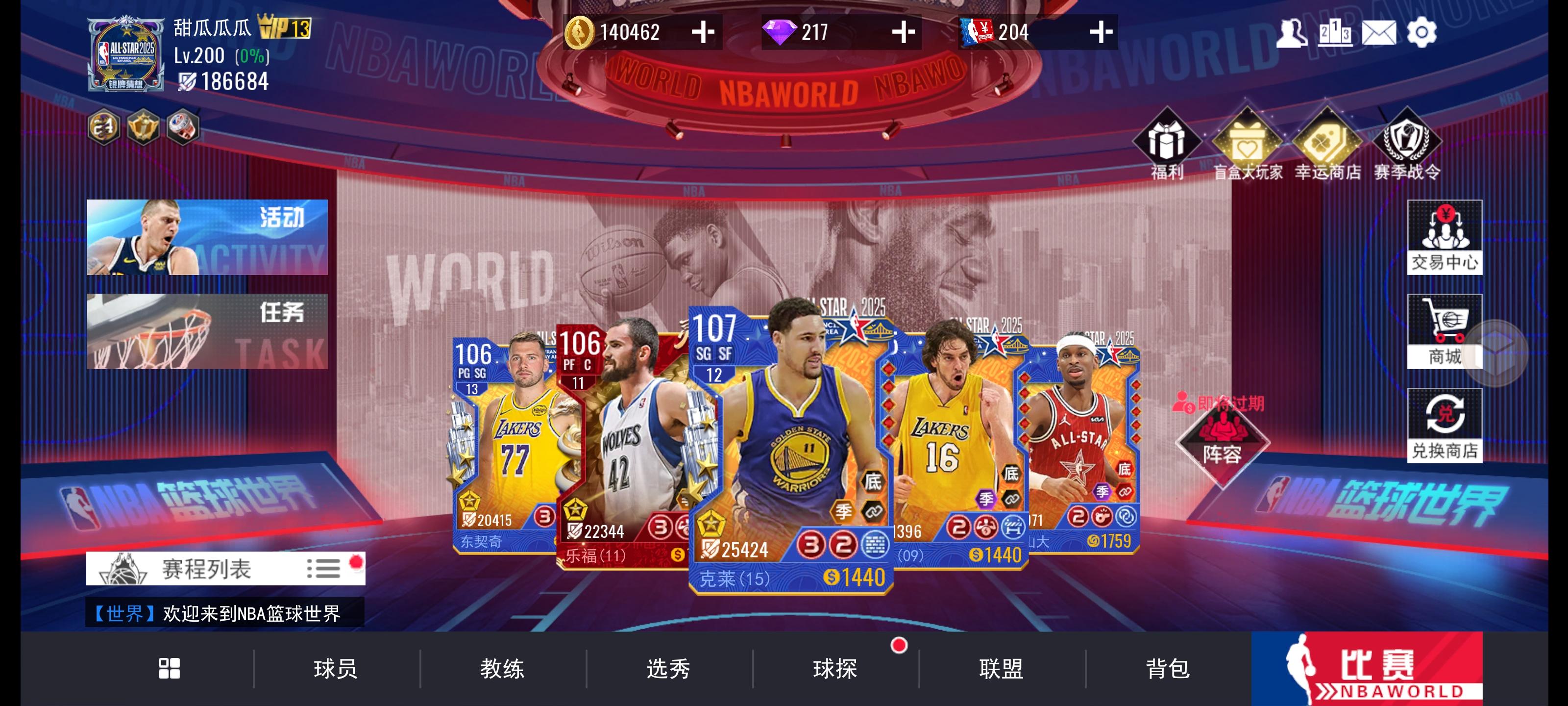Enter the 交易中心 trading center
The image size is (1568, 706).
(1445, 239)
